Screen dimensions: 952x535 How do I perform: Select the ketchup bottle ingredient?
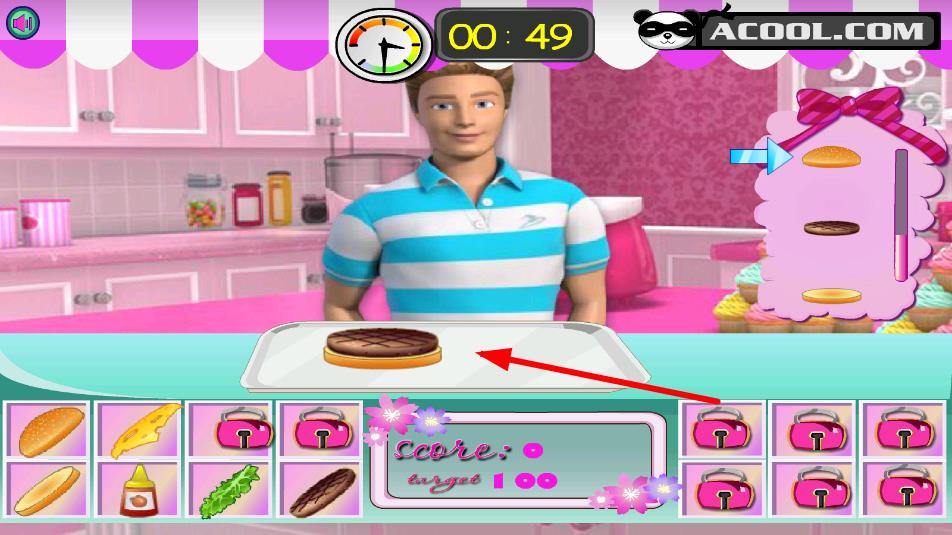click(x=137, y=490)
